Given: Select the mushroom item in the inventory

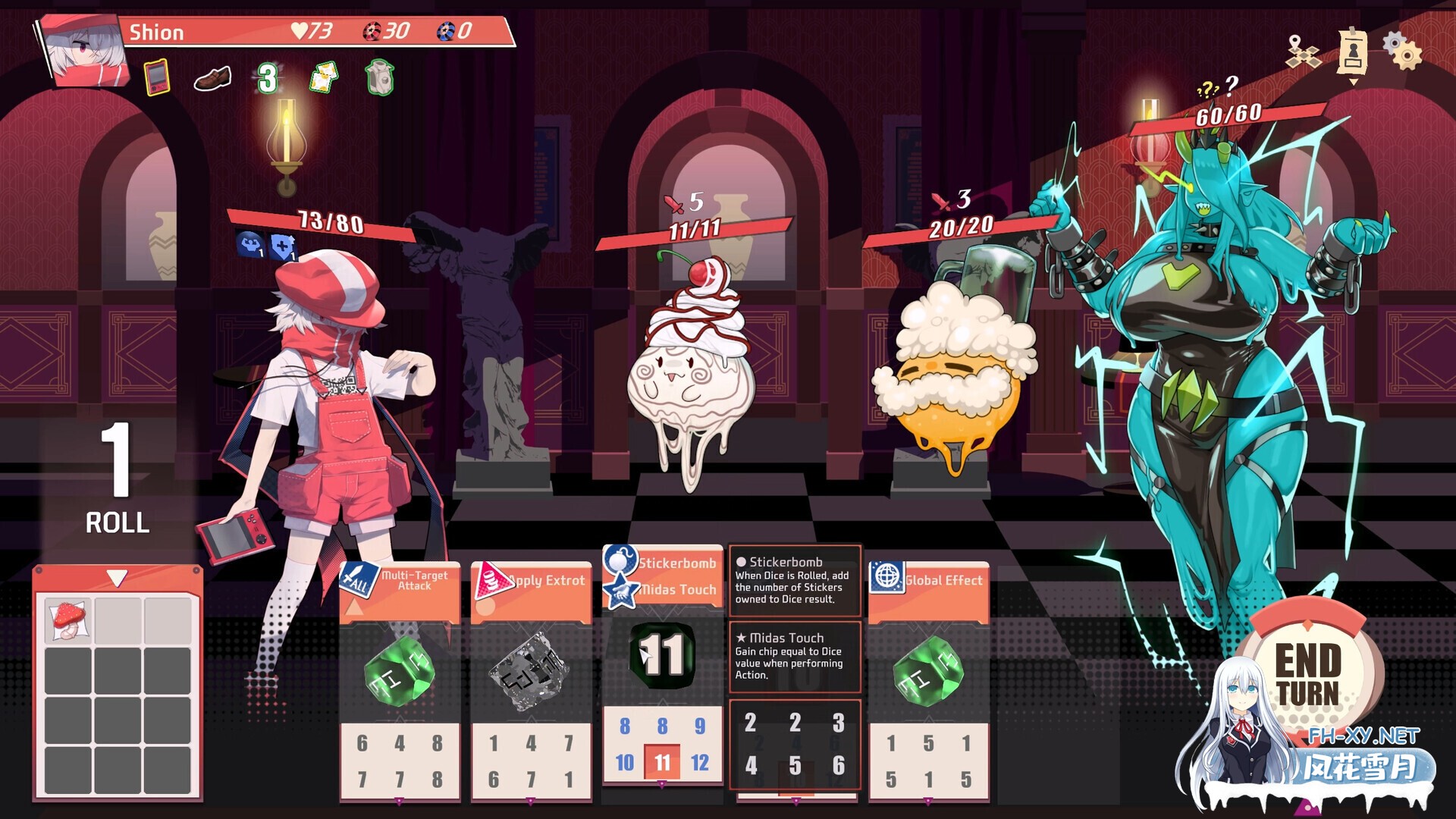Looking at the screenshot, I should pos(68,620).
